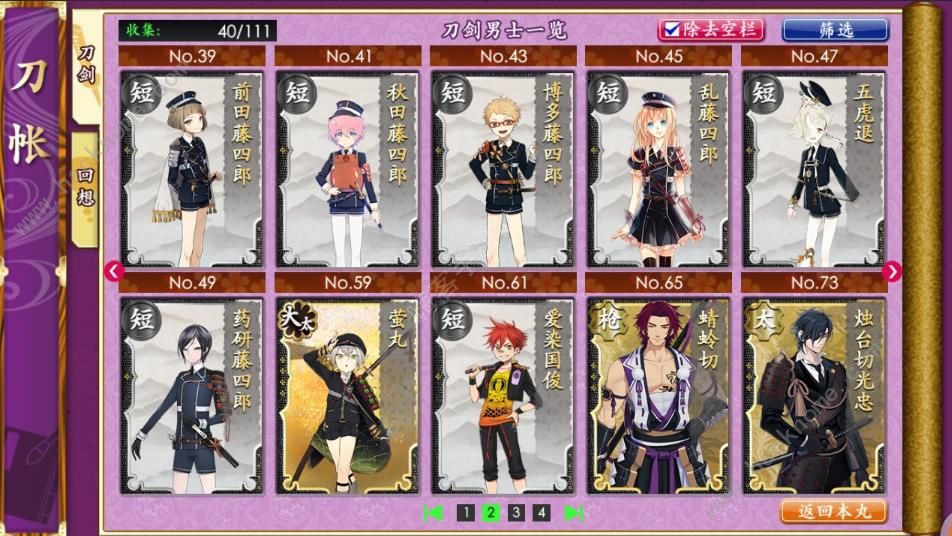Open the 药研藤四郎 card No.49
The image size is (952, 536).
click(x=192, y=394)
